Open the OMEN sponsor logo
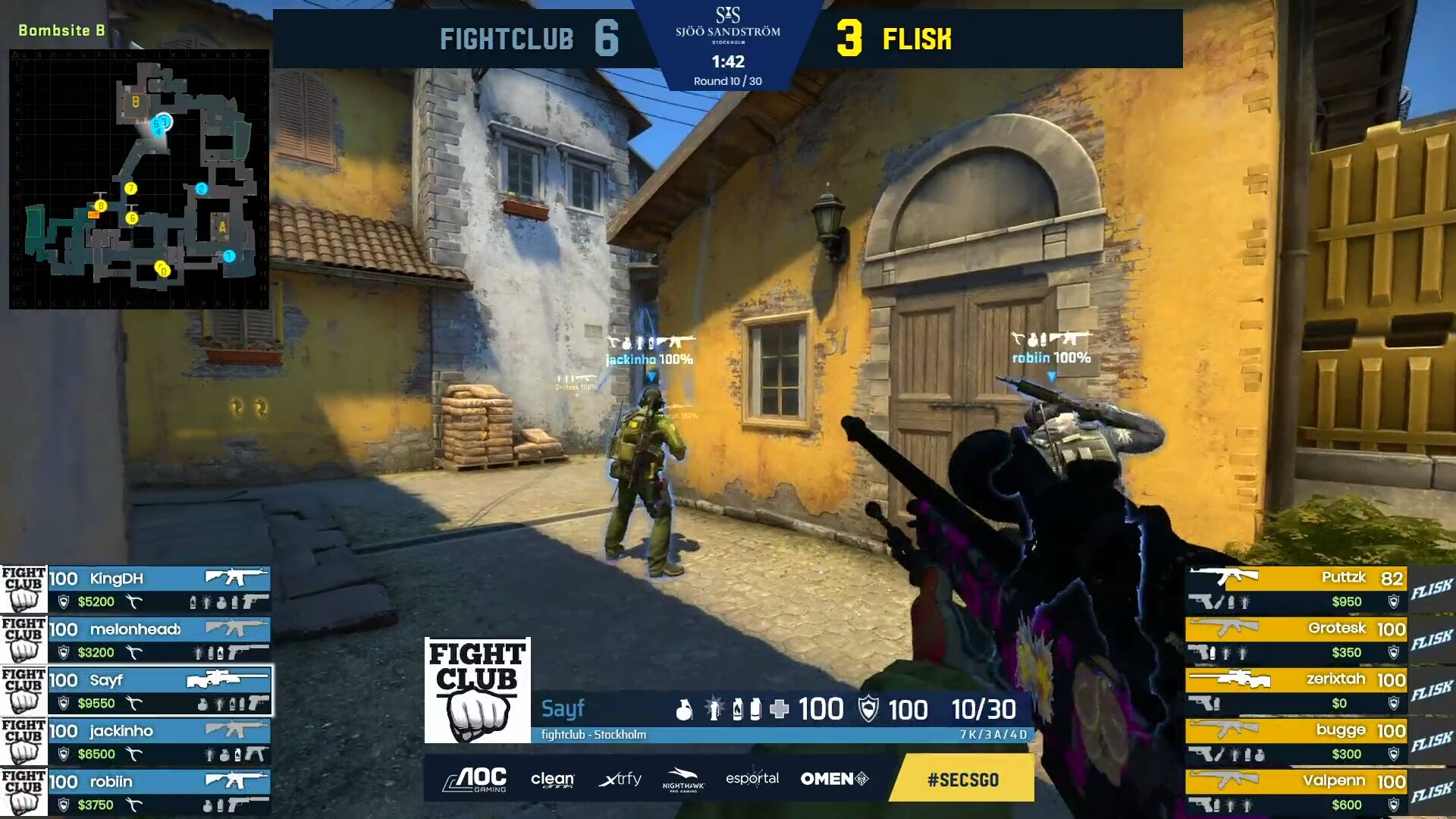This screenshot has width=1456, height=819. 834,779
